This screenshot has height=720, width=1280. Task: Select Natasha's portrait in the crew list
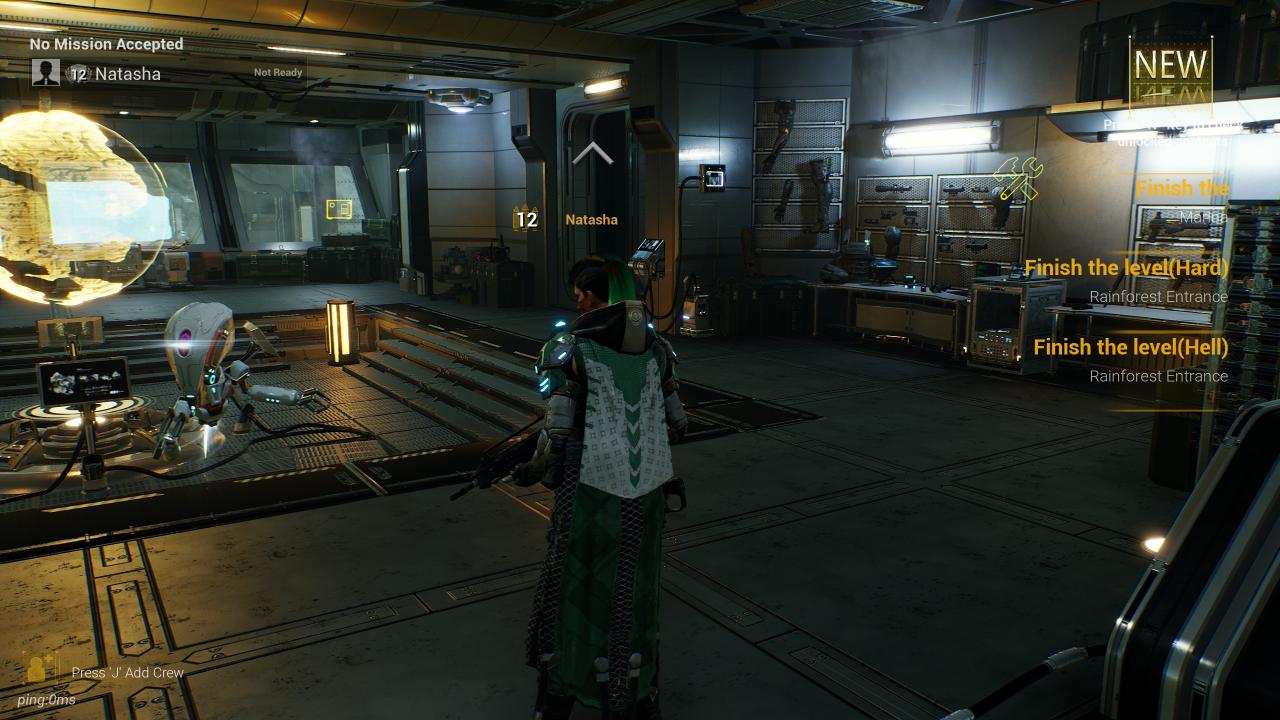pos(45,72)
